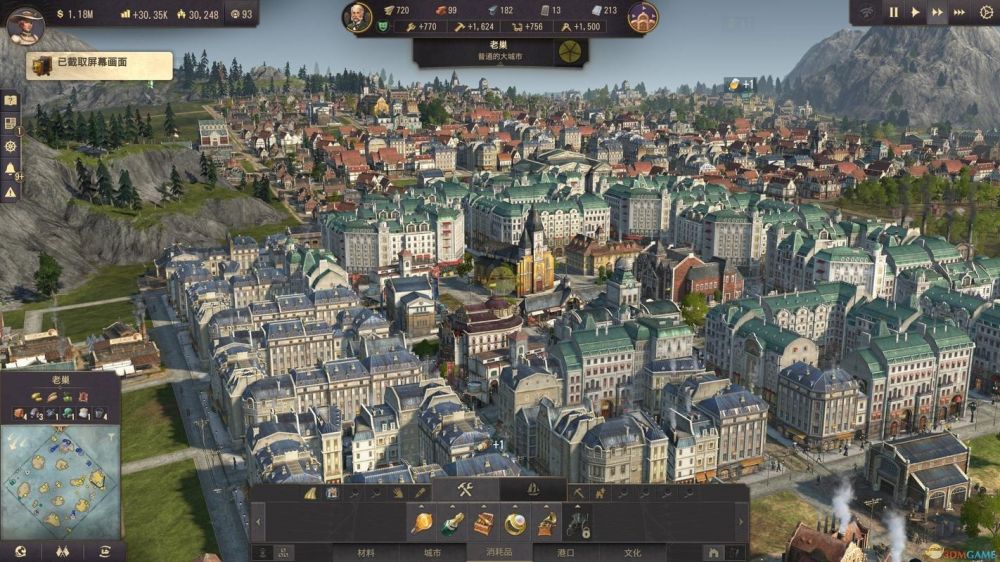1000x562 pixels.
Task: Select the gramophone production building
Action: [546, 522]
